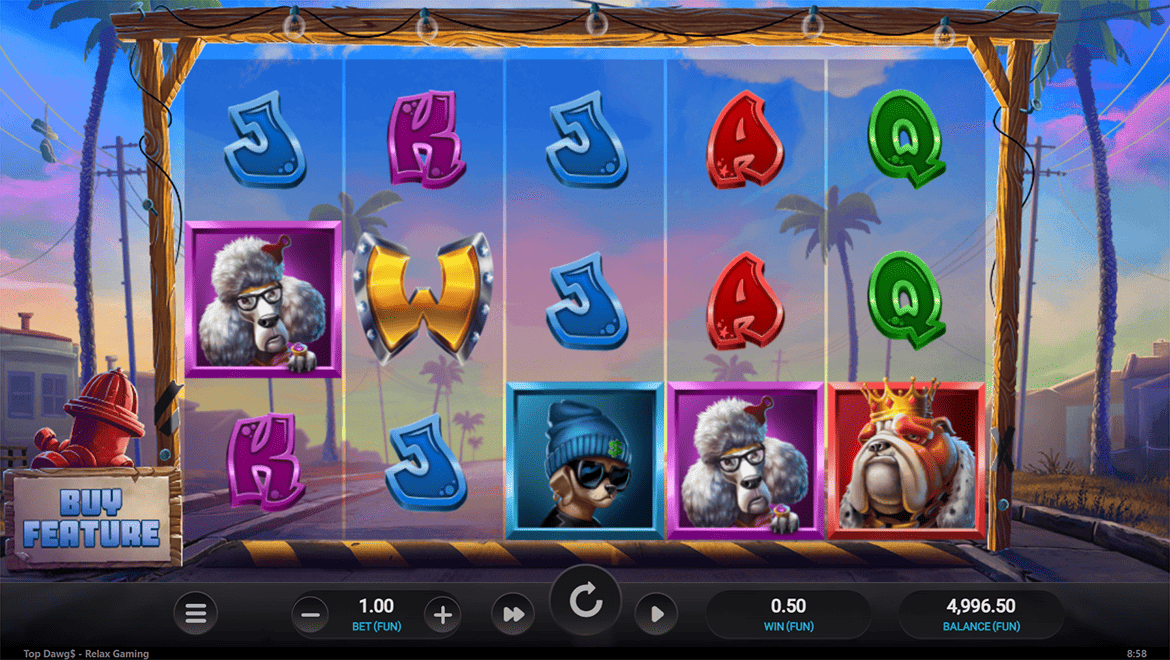
Task: Toggle the fast-forward turbo spin button
Action: [514, 614]
